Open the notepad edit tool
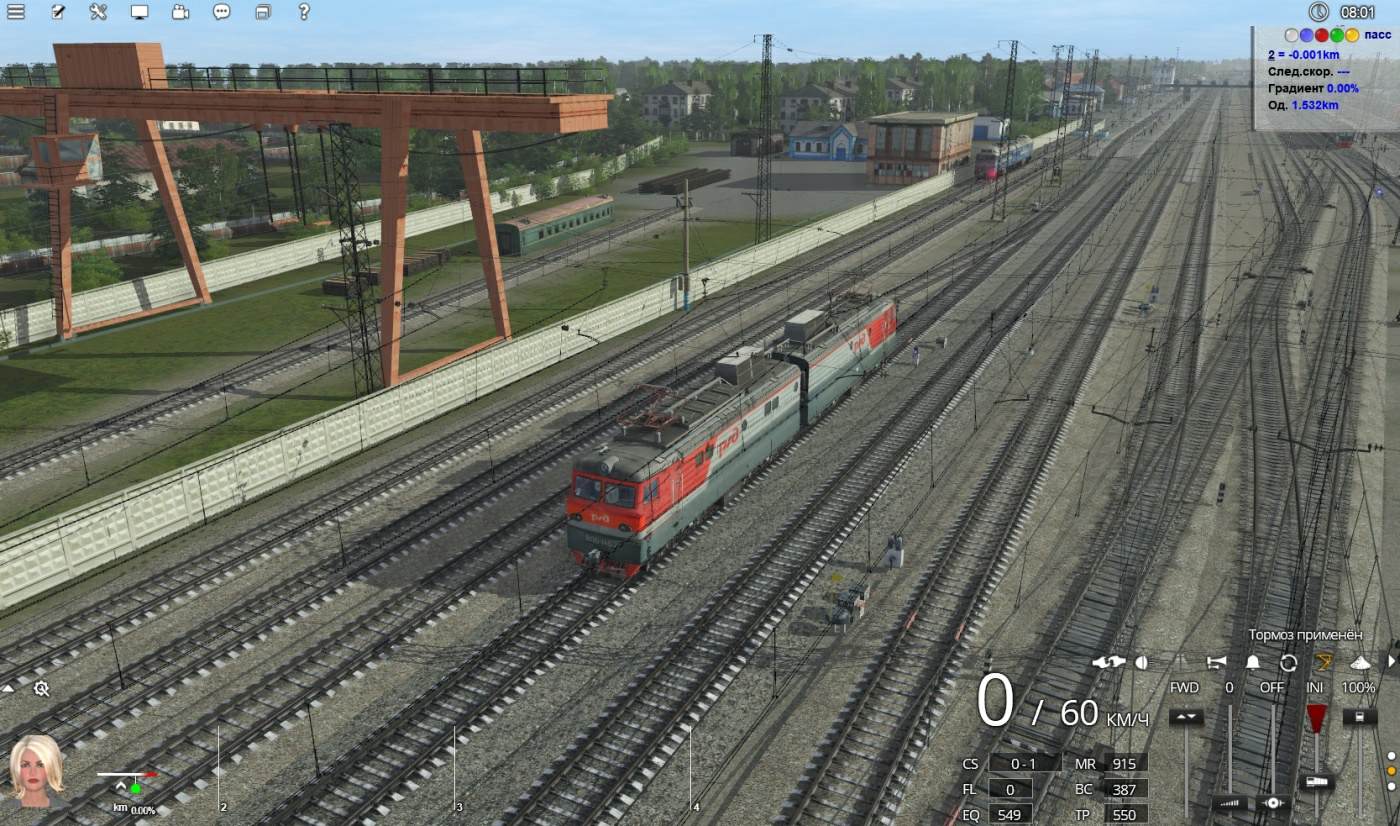 click(x=58, y=12)
